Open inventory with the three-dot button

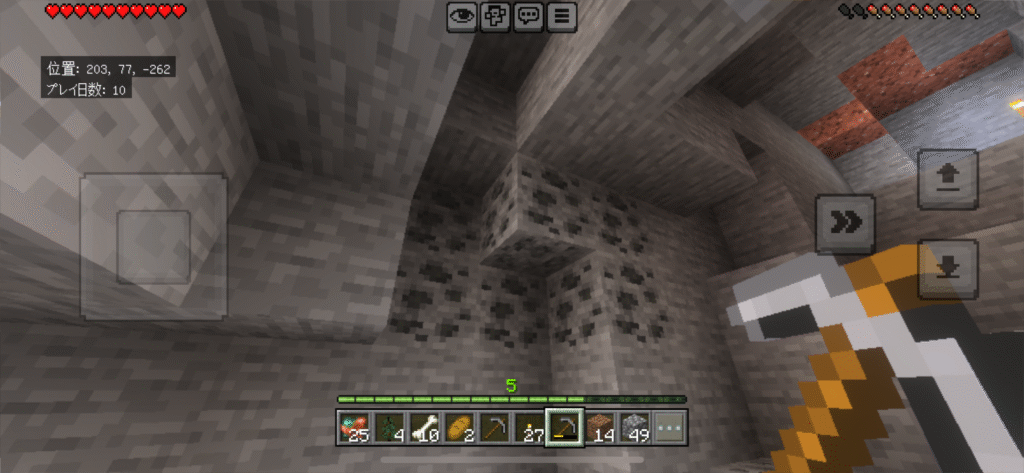pyautogui.click(x=669, y=428)
